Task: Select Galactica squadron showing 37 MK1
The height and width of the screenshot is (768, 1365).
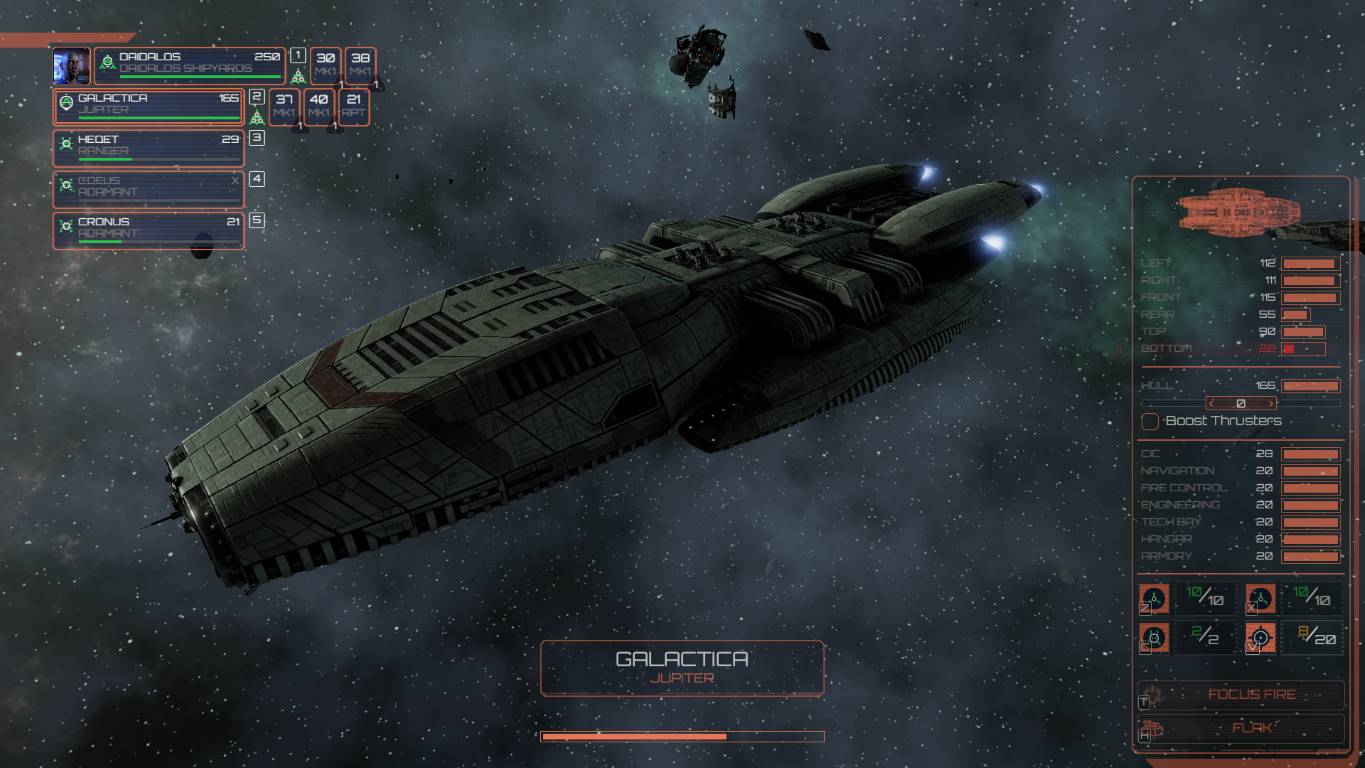Action: [x=284, y=106]
